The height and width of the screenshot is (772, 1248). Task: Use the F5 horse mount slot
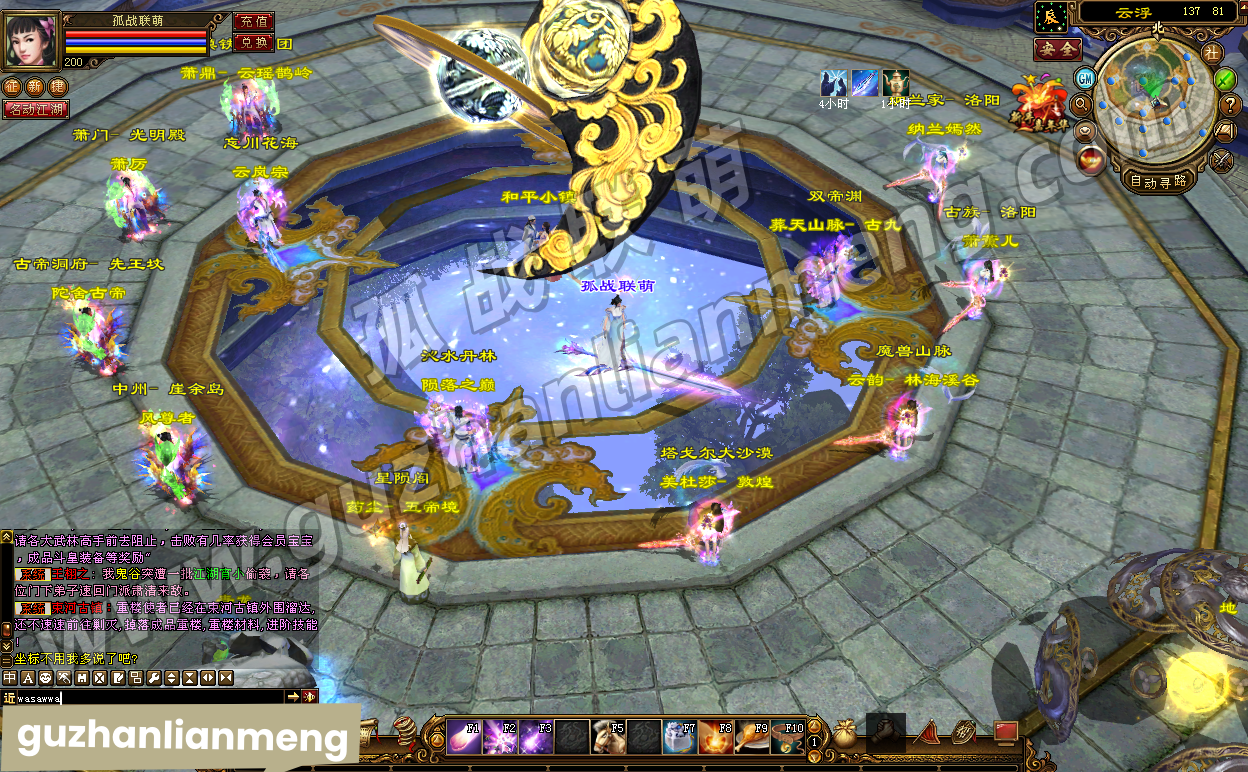(x=608, y=737)
